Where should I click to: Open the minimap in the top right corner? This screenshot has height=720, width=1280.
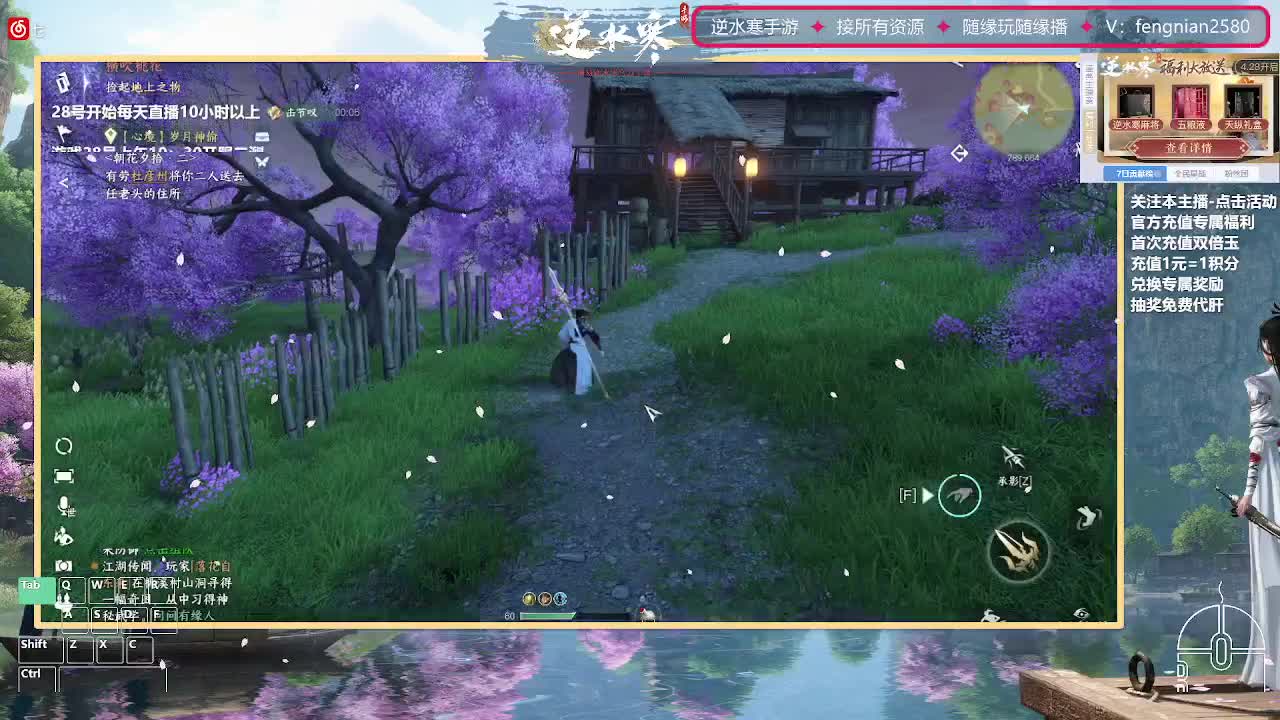1023,110
